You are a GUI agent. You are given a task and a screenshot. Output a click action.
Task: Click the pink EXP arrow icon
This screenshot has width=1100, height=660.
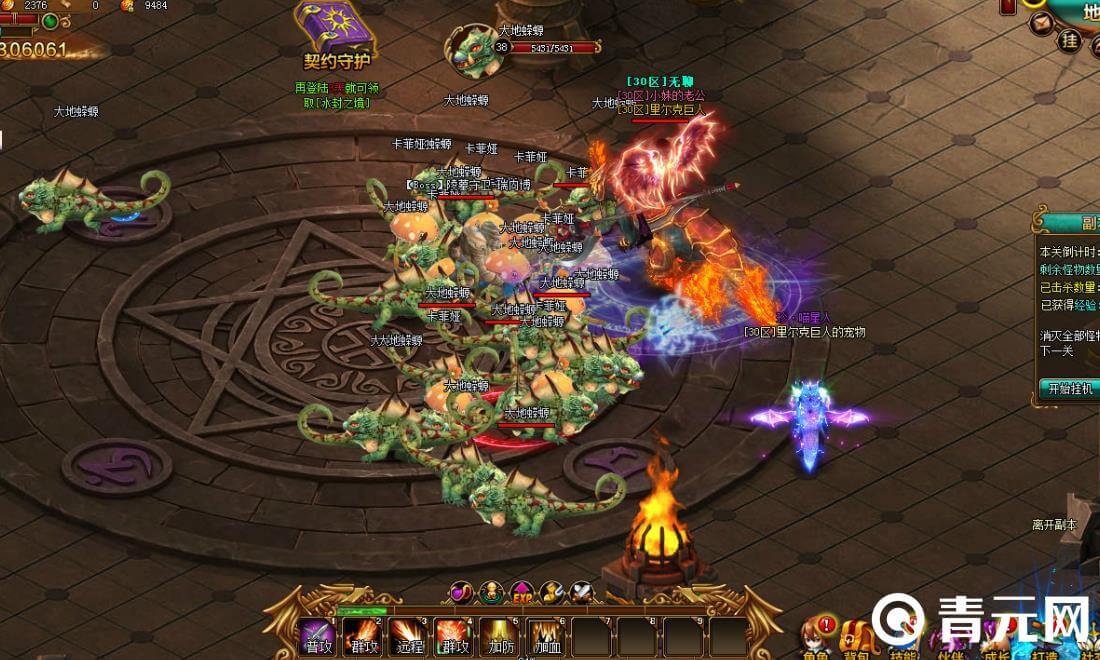[522, 592]
